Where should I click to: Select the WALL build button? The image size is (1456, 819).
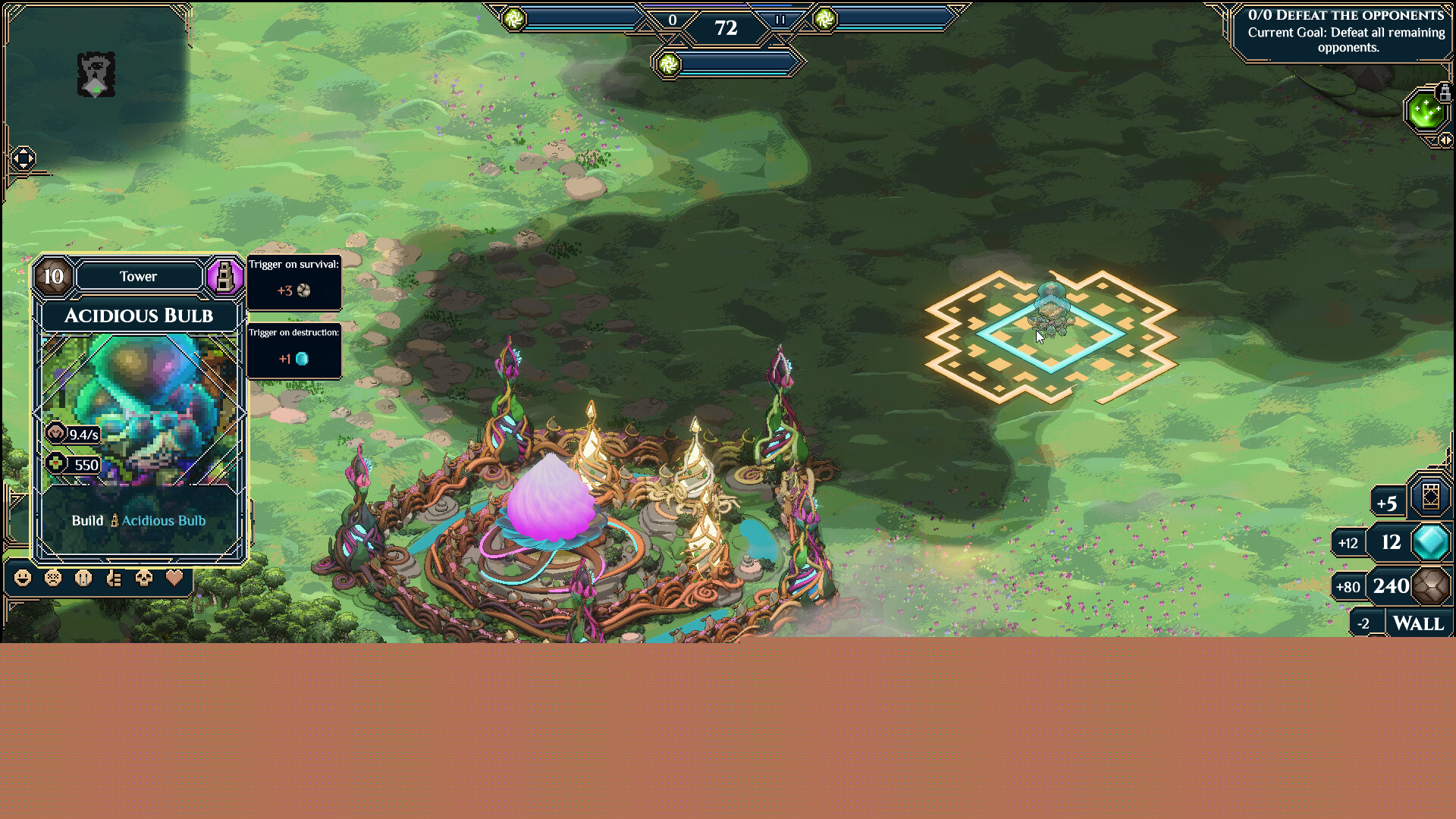tap(1418, 624)
